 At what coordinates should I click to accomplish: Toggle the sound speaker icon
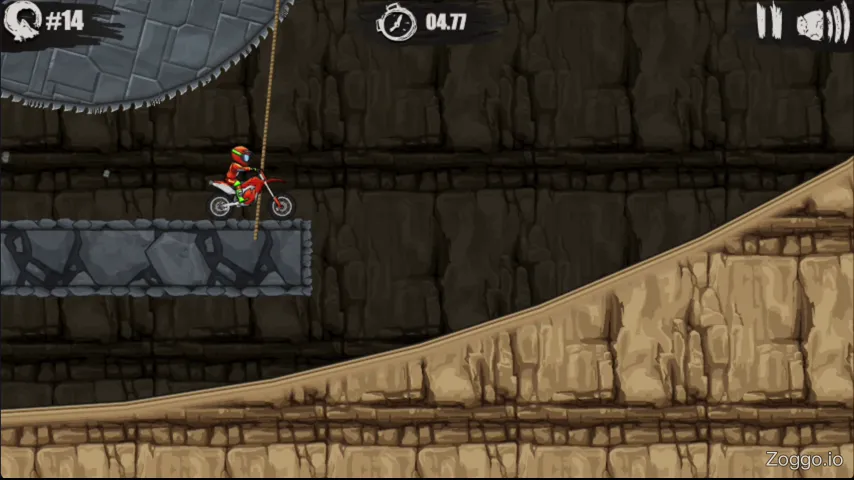pos(821,24)
